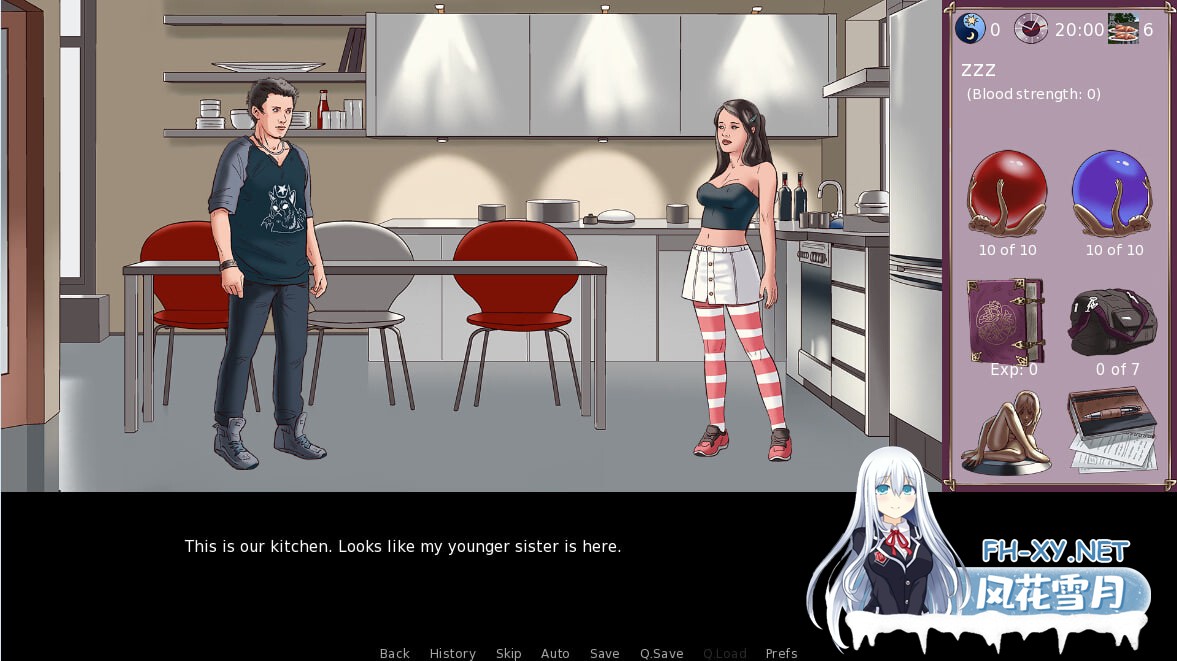Image resolution: width=1177 pixels, height=661 pixels.
Task: Select the bronze statue icon
Action: tap(1005, 432)
